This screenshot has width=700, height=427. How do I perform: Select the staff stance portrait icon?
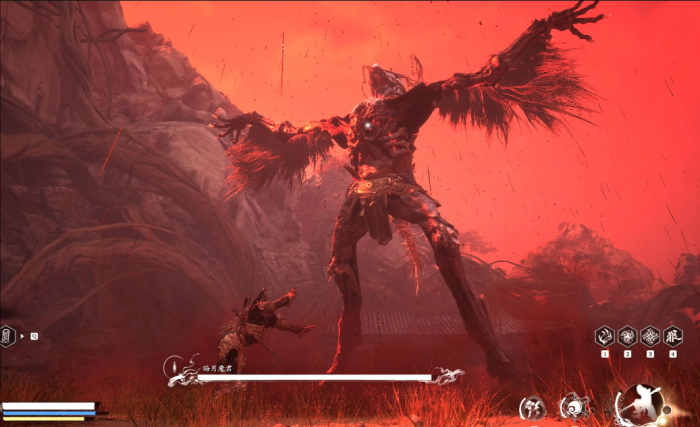pos(638,403)
